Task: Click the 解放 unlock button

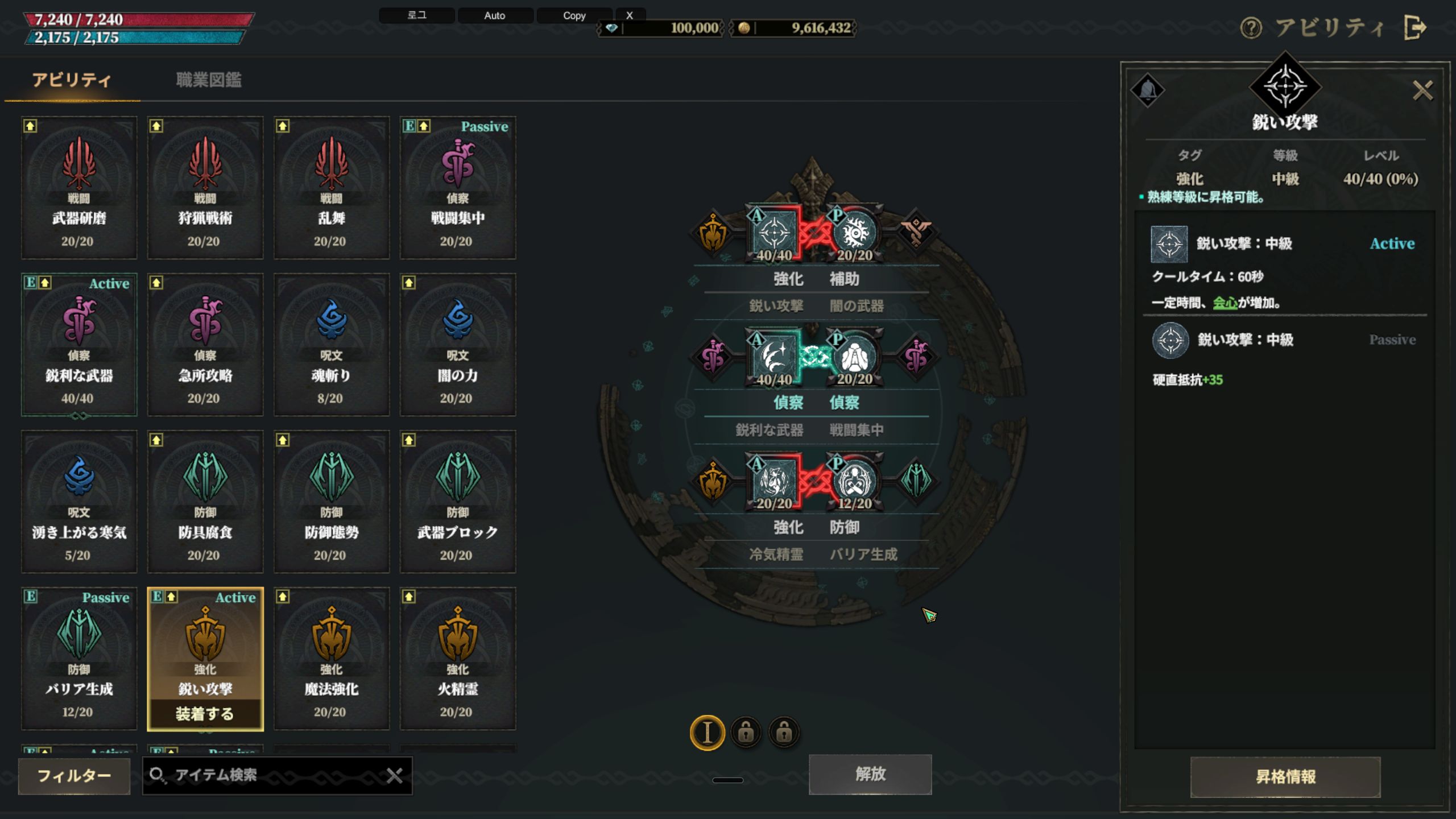Action: (870, 774)
